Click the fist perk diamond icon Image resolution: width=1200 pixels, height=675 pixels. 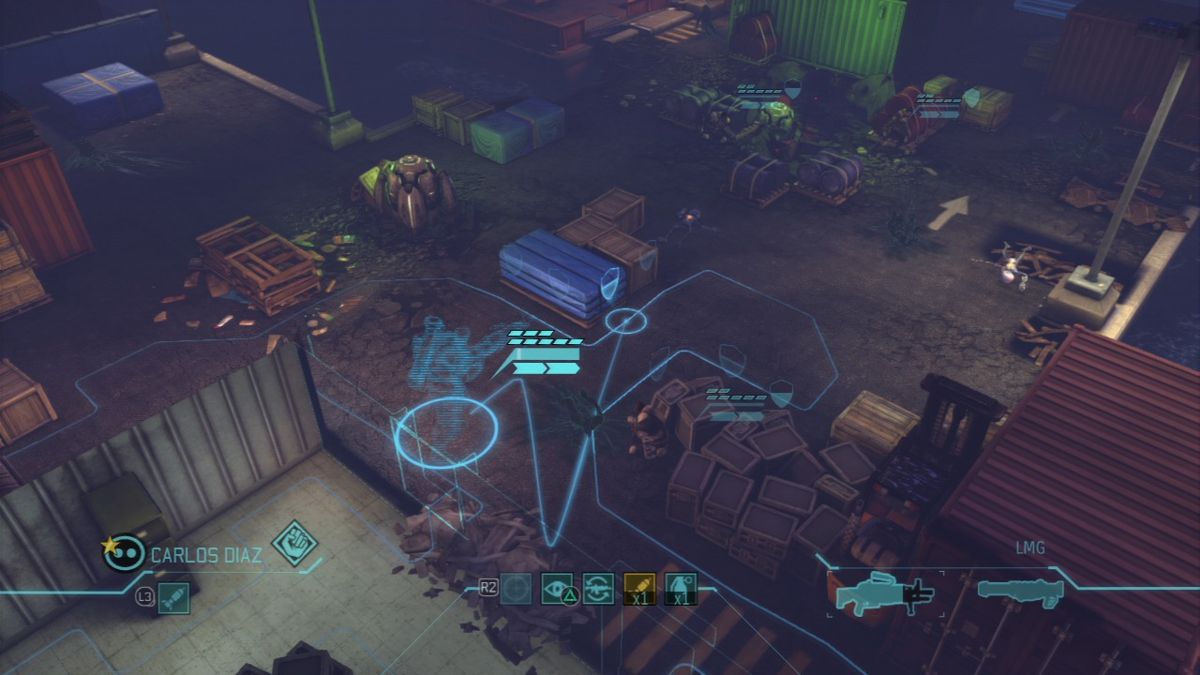pos(294,543)
